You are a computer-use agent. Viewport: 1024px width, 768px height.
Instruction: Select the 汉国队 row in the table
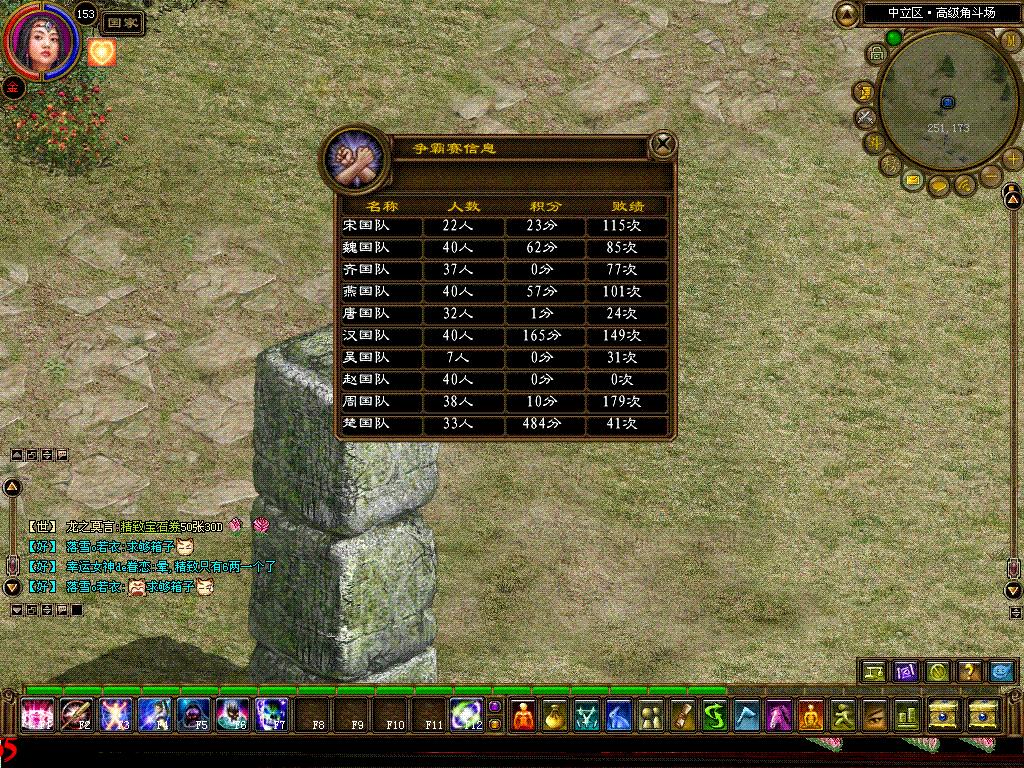[504, 336]
